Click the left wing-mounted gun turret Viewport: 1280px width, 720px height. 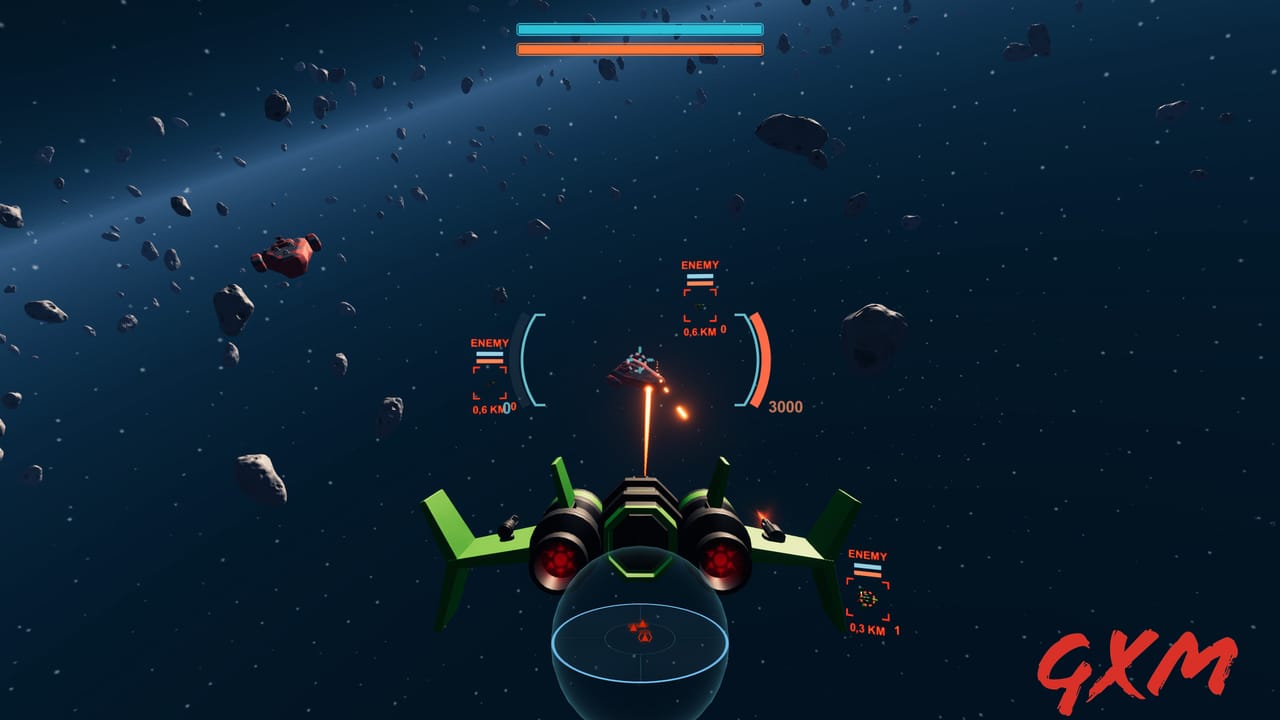(x=509, y=524)
